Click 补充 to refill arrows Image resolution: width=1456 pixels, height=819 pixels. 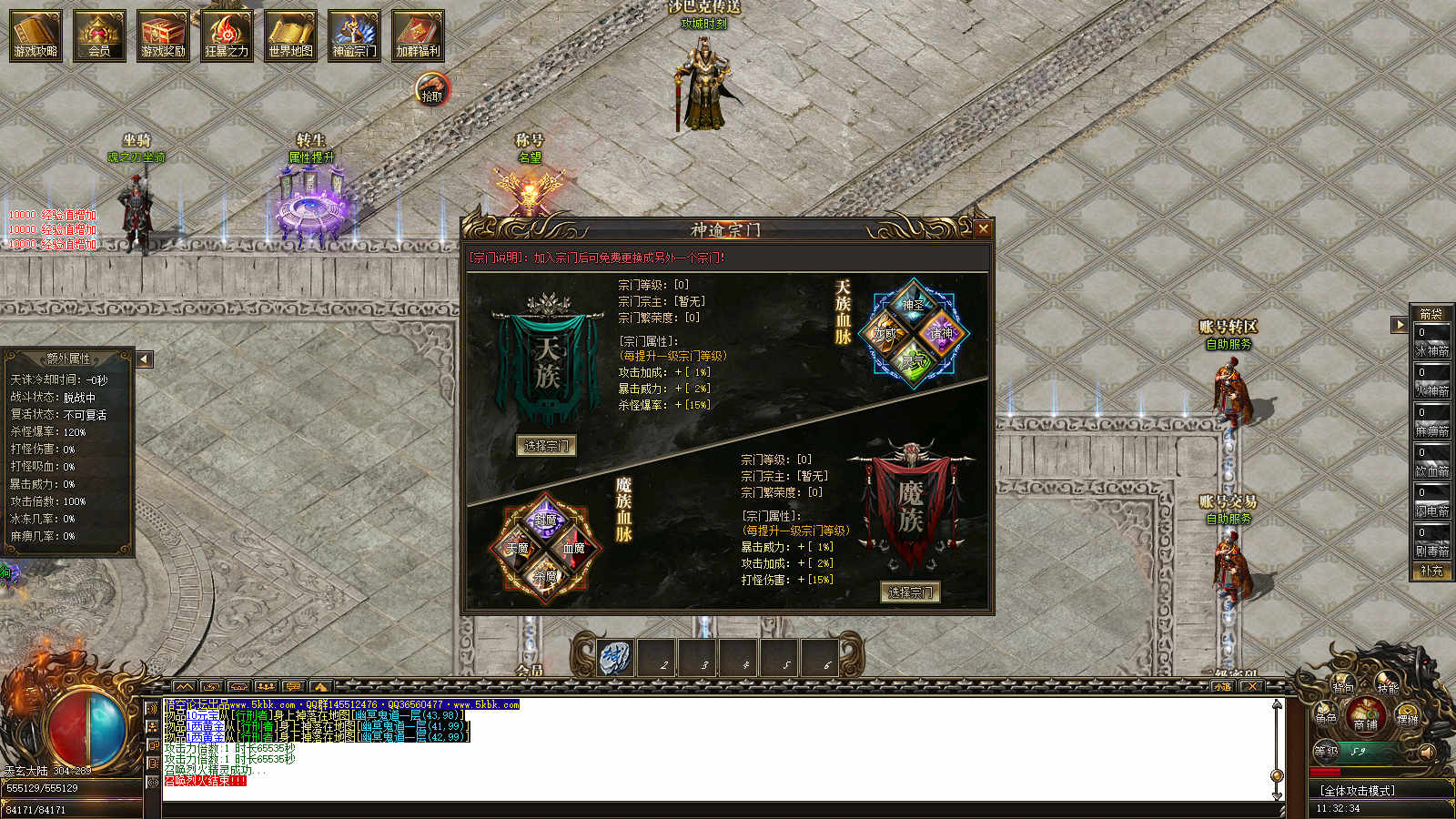pos(1431,571)
